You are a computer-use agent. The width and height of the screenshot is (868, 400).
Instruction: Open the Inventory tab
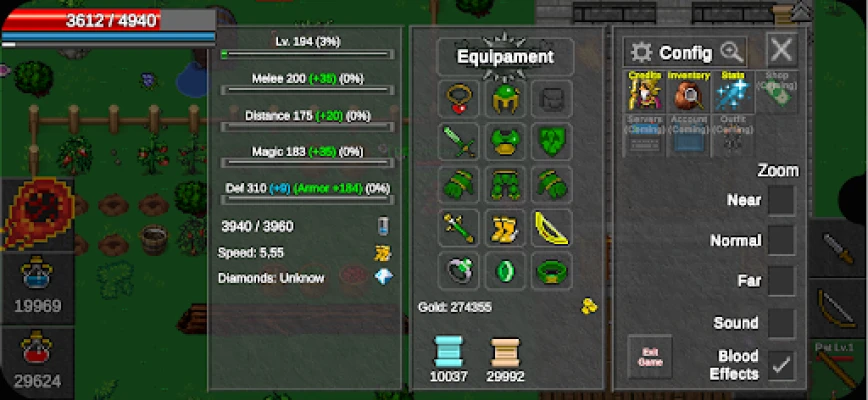688,91
